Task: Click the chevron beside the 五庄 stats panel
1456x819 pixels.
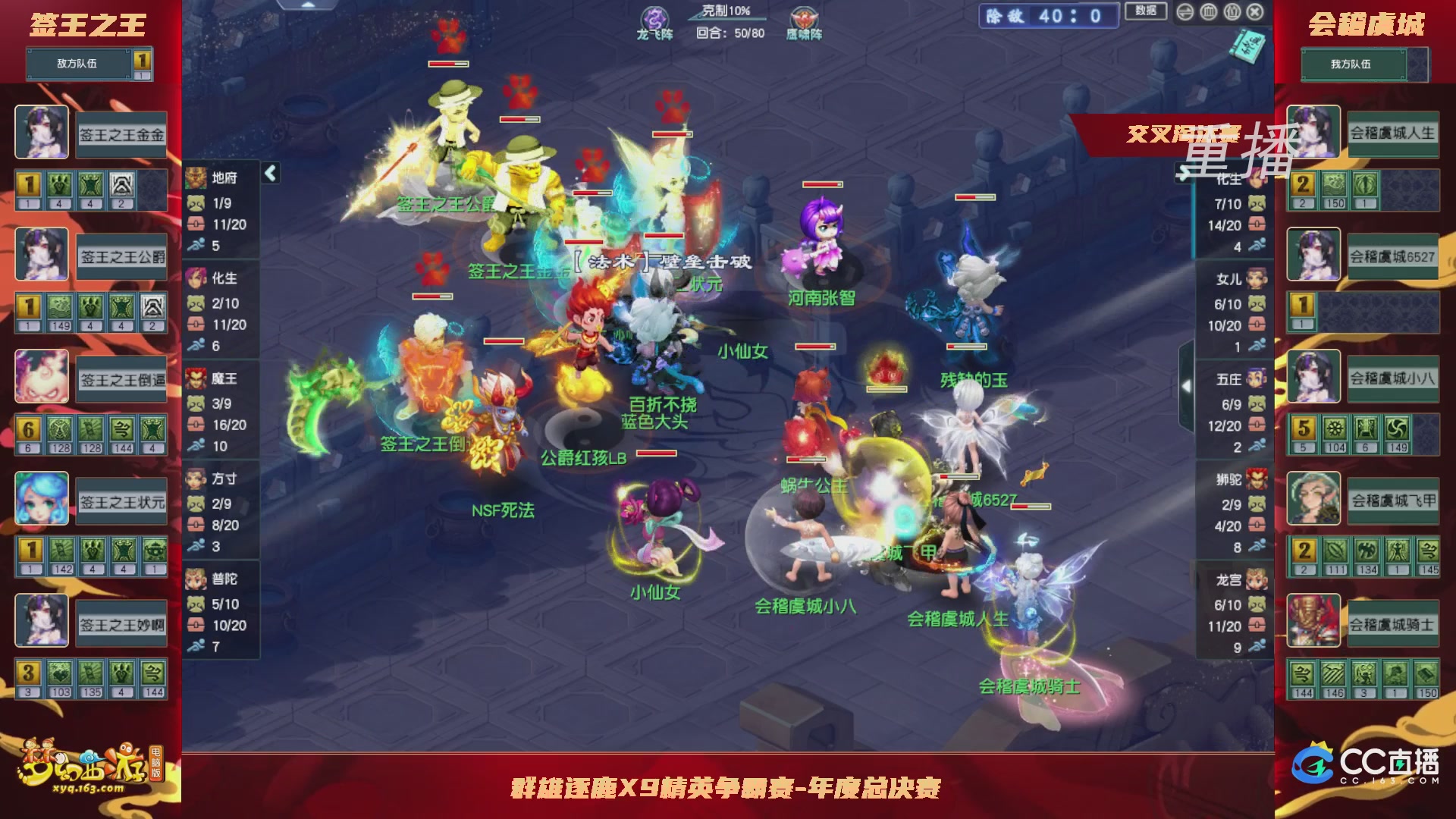Action: tap(1185, 385)
